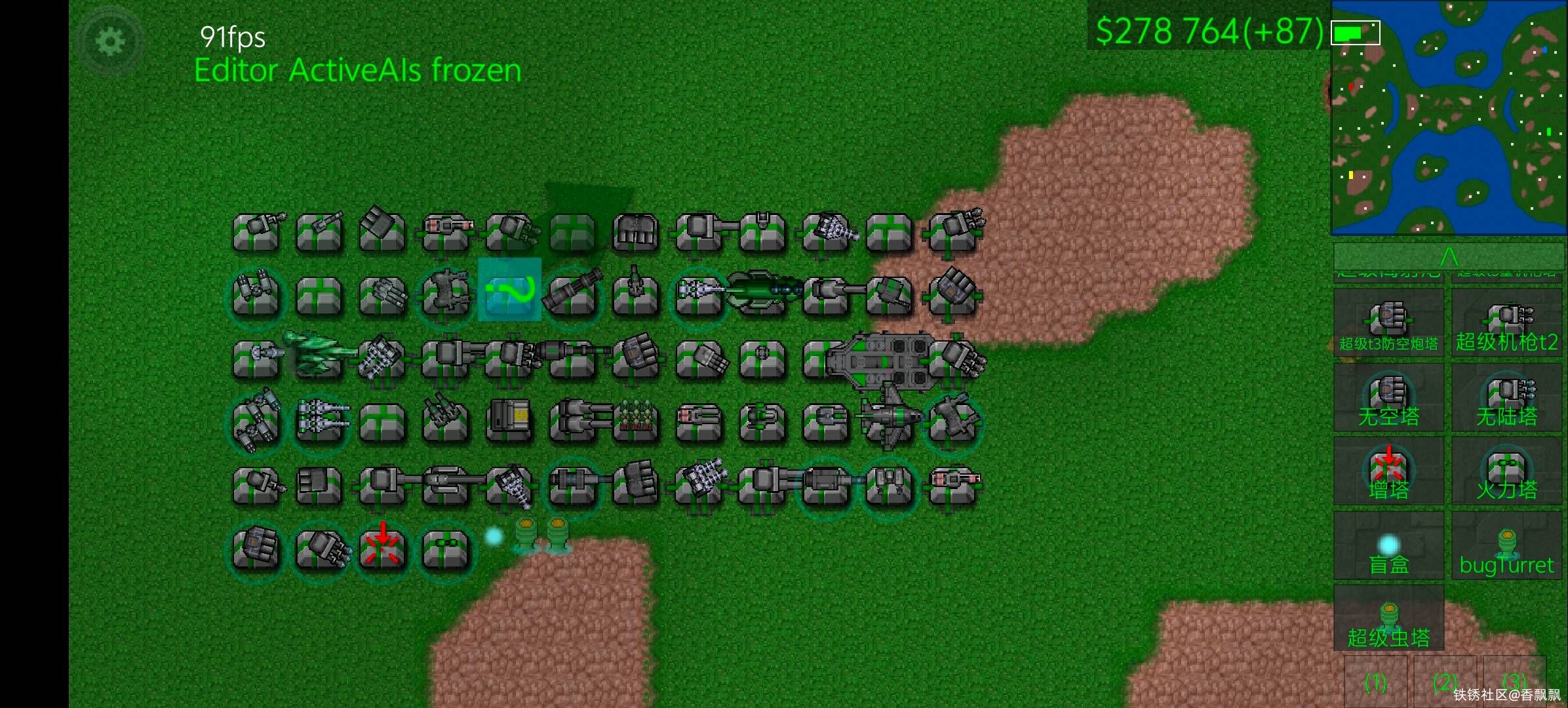Open the gear settings menu

click(x=110, y=42)
